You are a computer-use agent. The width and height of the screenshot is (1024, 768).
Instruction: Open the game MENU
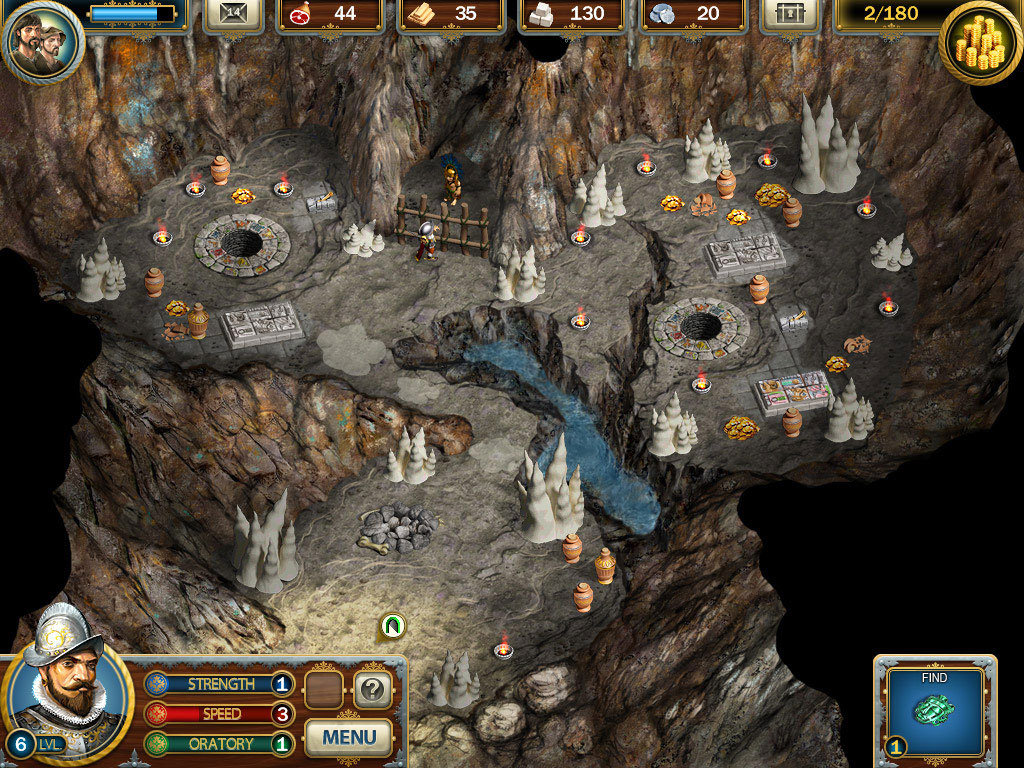[x=349, y=738]
